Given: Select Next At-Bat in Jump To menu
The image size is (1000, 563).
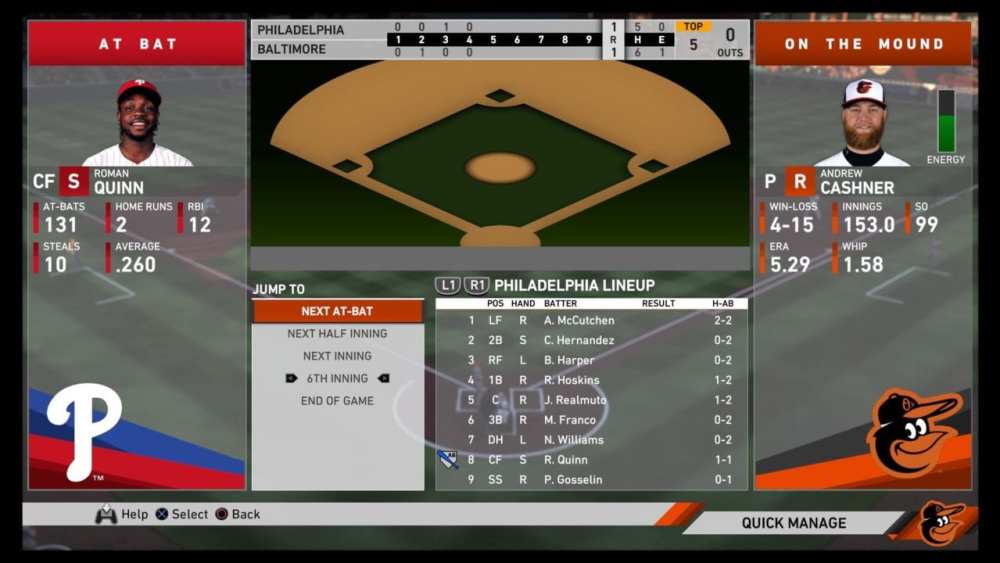Looking at the screenshot, I should point(337,311).
